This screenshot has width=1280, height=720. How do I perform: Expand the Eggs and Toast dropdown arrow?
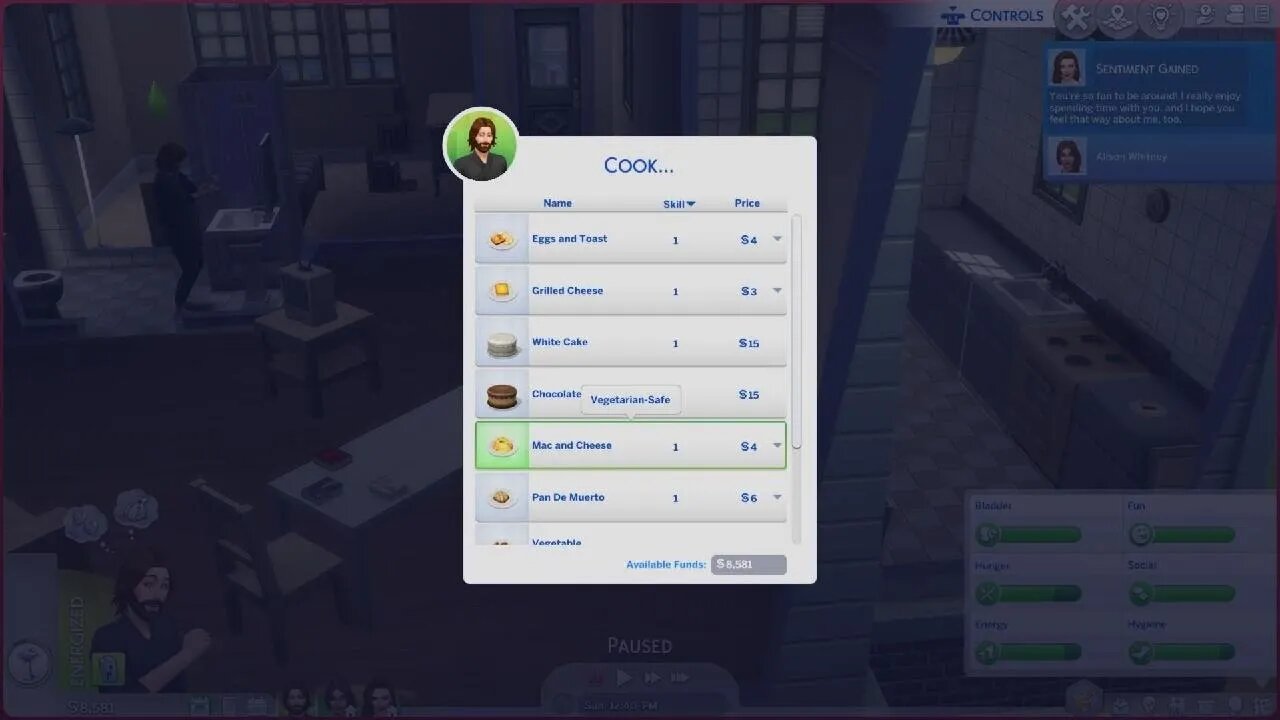(777, 239)
